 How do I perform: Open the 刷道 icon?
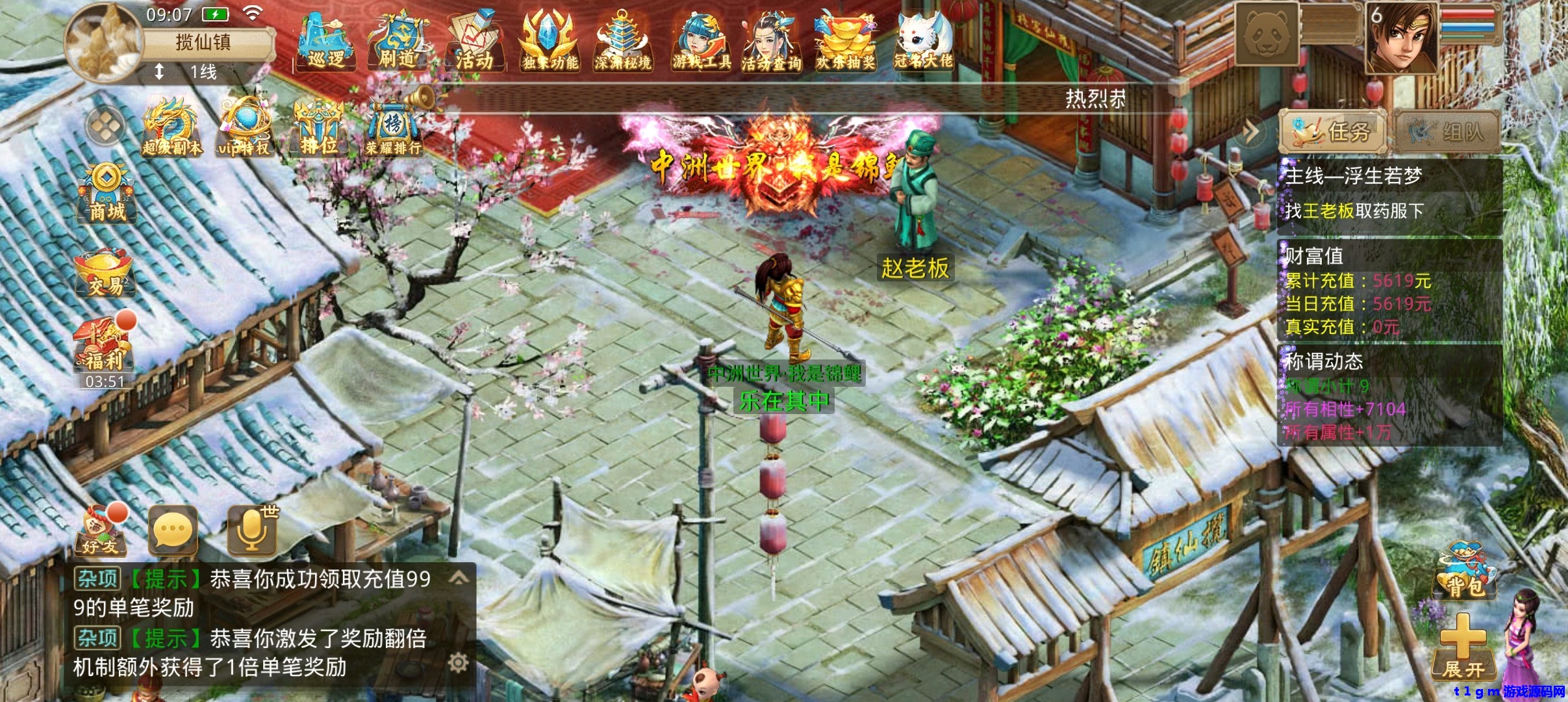click(398, 40)
